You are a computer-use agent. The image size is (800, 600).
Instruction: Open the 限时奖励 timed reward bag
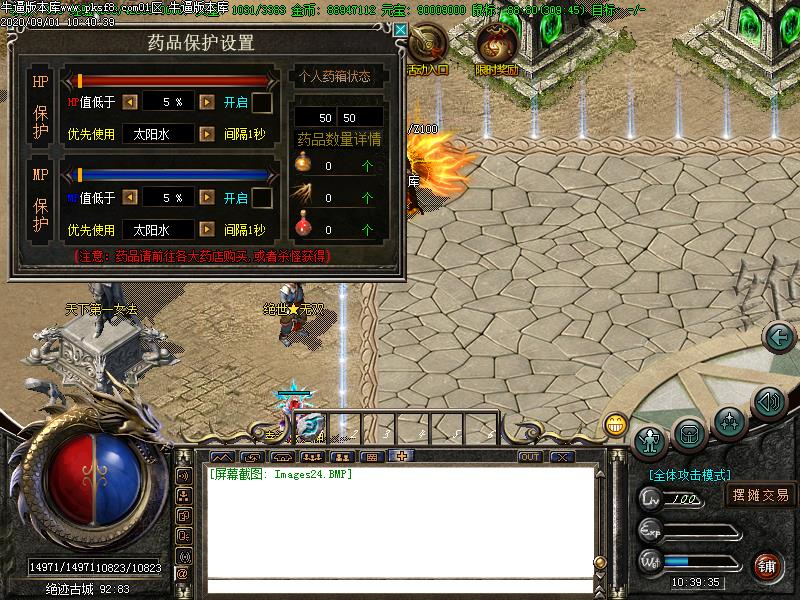(496, 47)
